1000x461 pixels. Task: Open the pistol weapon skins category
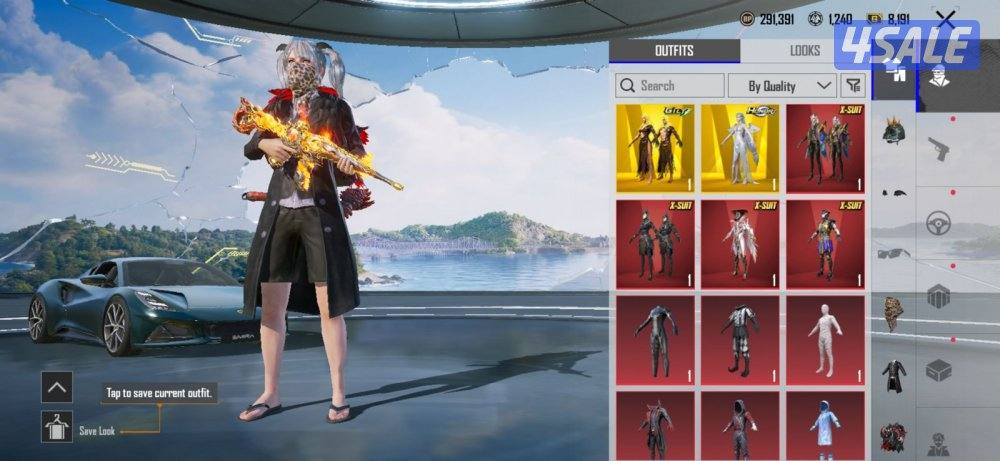pos(938,149)
